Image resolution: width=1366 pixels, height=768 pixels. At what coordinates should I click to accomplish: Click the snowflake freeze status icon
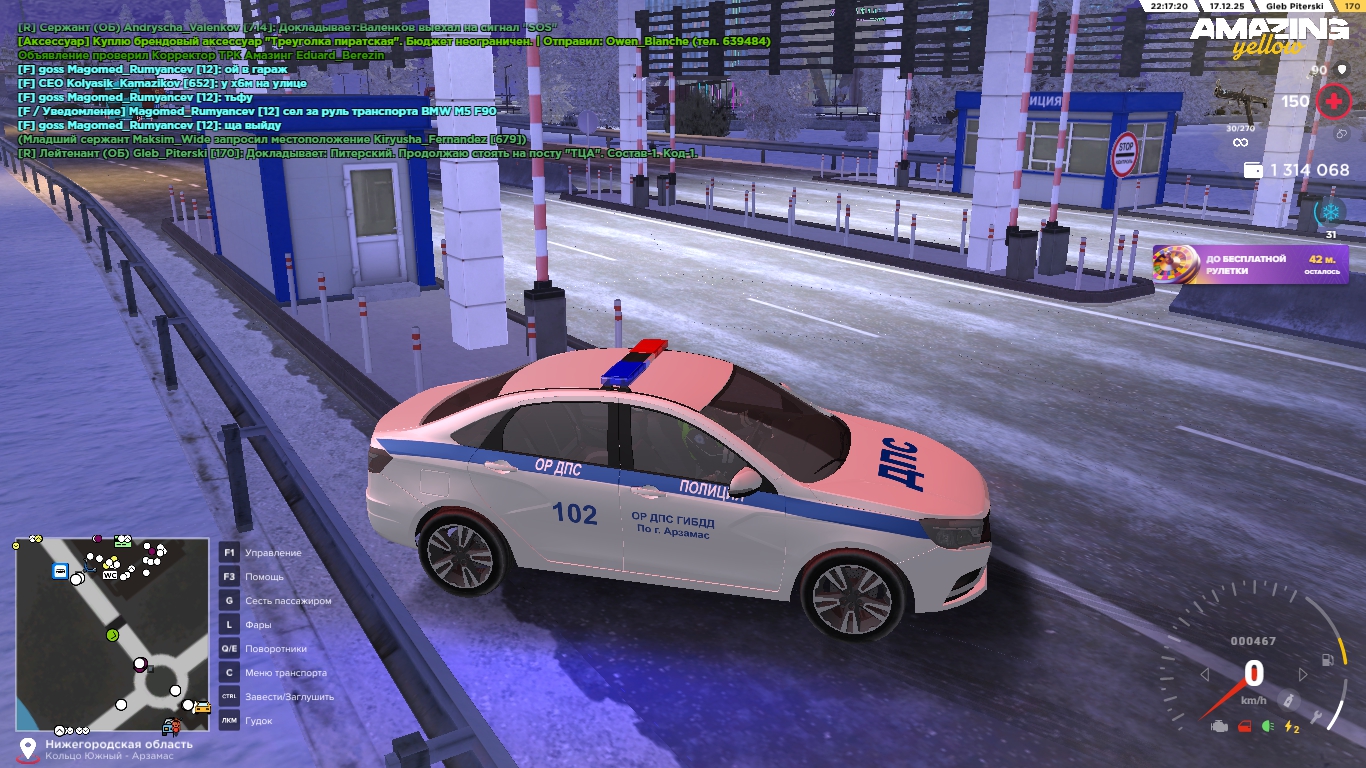pyautogui.click(x=1330, y=212)
